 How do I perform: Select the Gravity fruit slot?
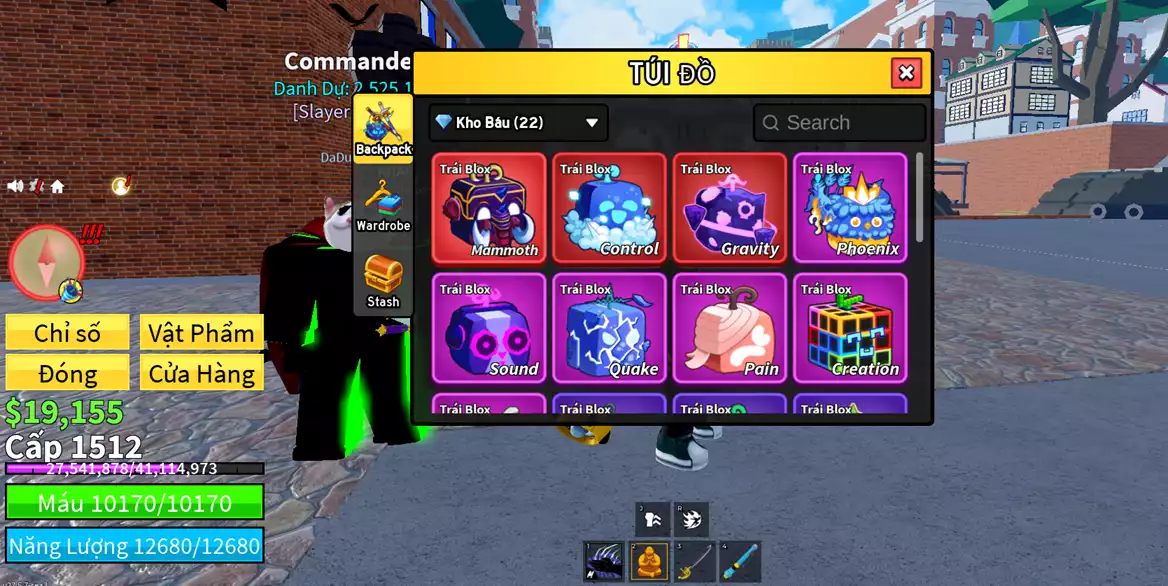tap(730, 208)
